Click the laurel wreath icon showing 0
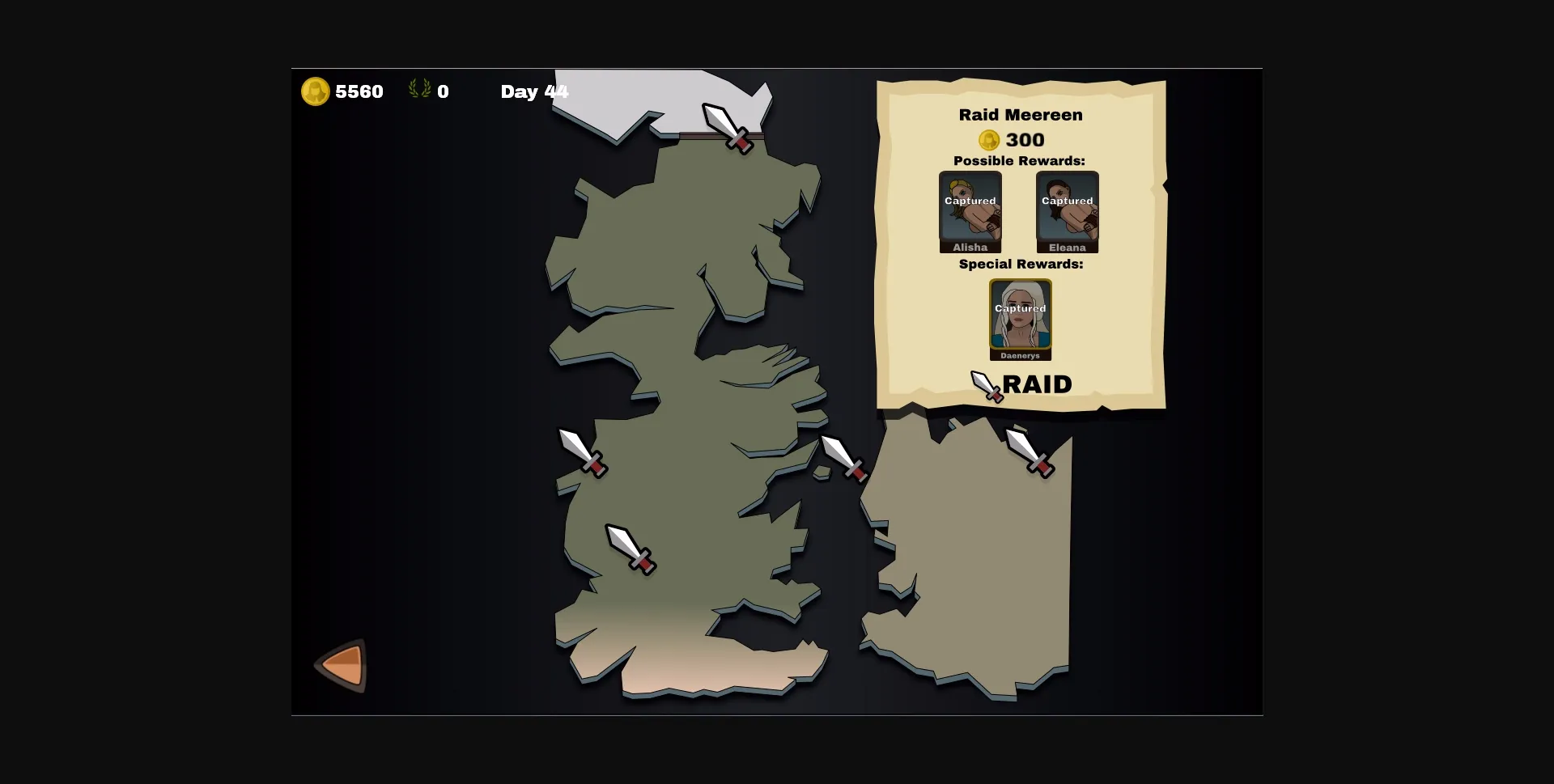 419,91
